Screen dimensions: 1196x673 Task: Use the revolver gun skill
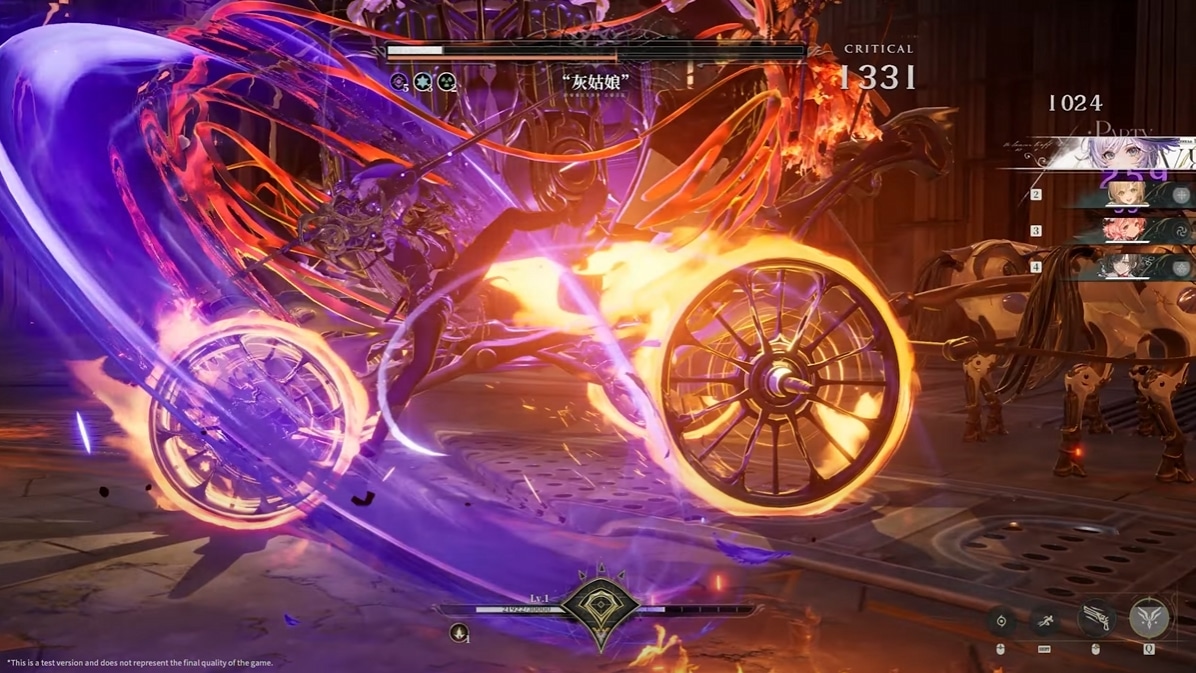click(1096, 619)
